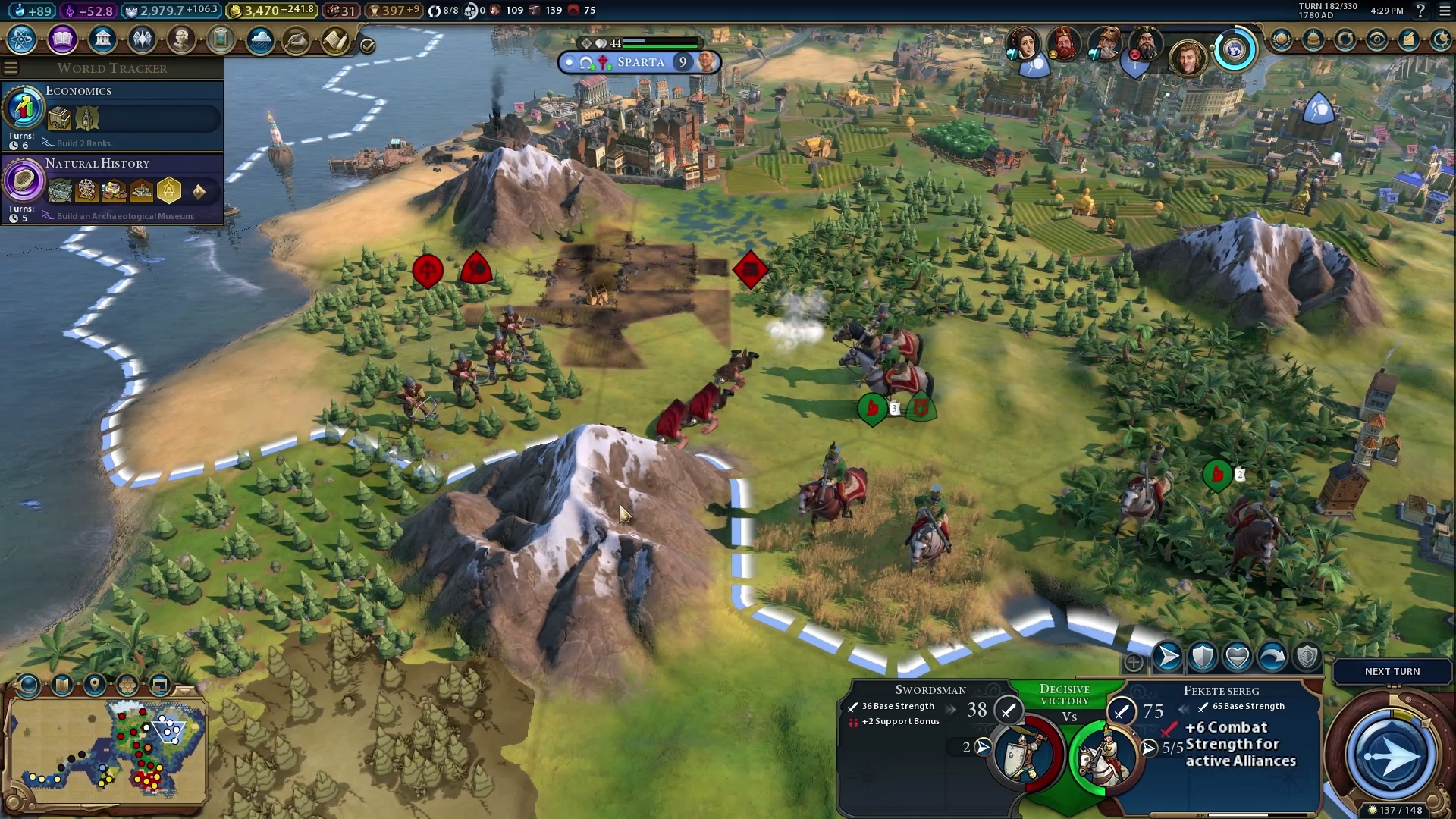1456x819 pixels.
Task: Open the religion screen with the winged icon
Action: (142, 39)
